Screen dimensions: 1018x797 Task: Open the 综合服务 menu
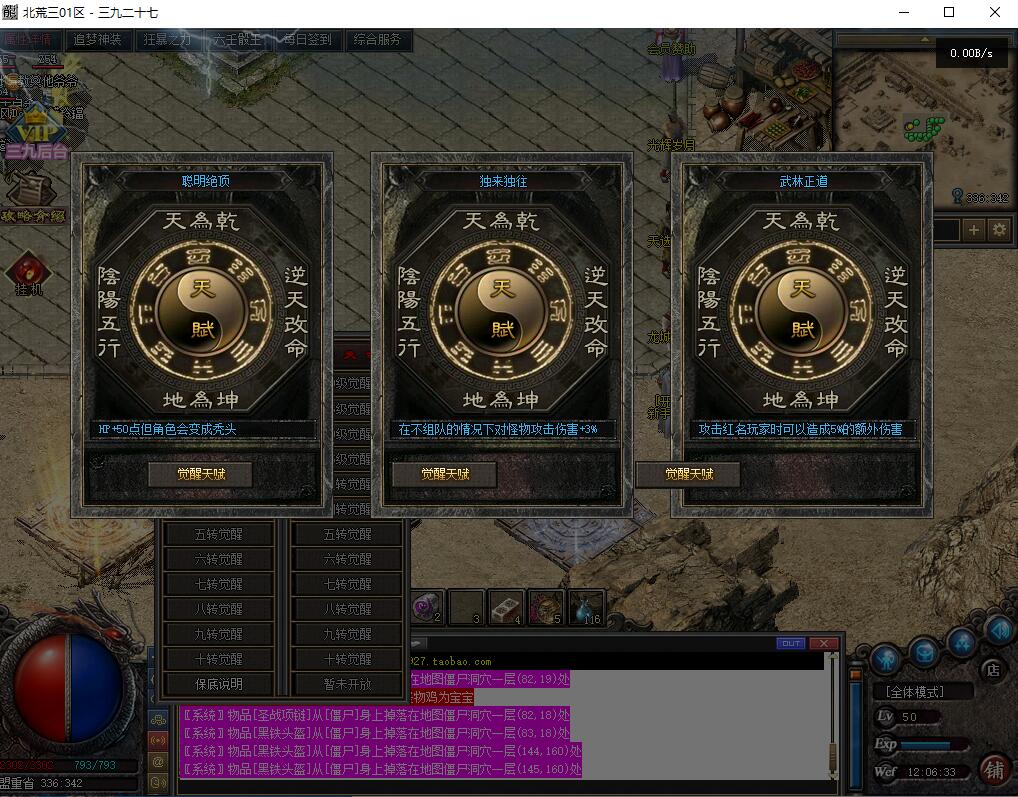pyautogui.click(x=377, y=40)
